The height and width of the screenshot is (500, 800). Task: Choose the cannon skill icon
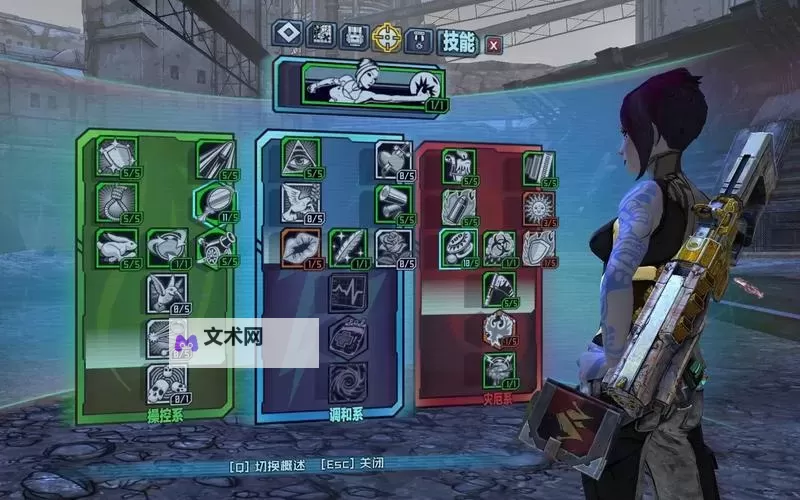point(214,246)
